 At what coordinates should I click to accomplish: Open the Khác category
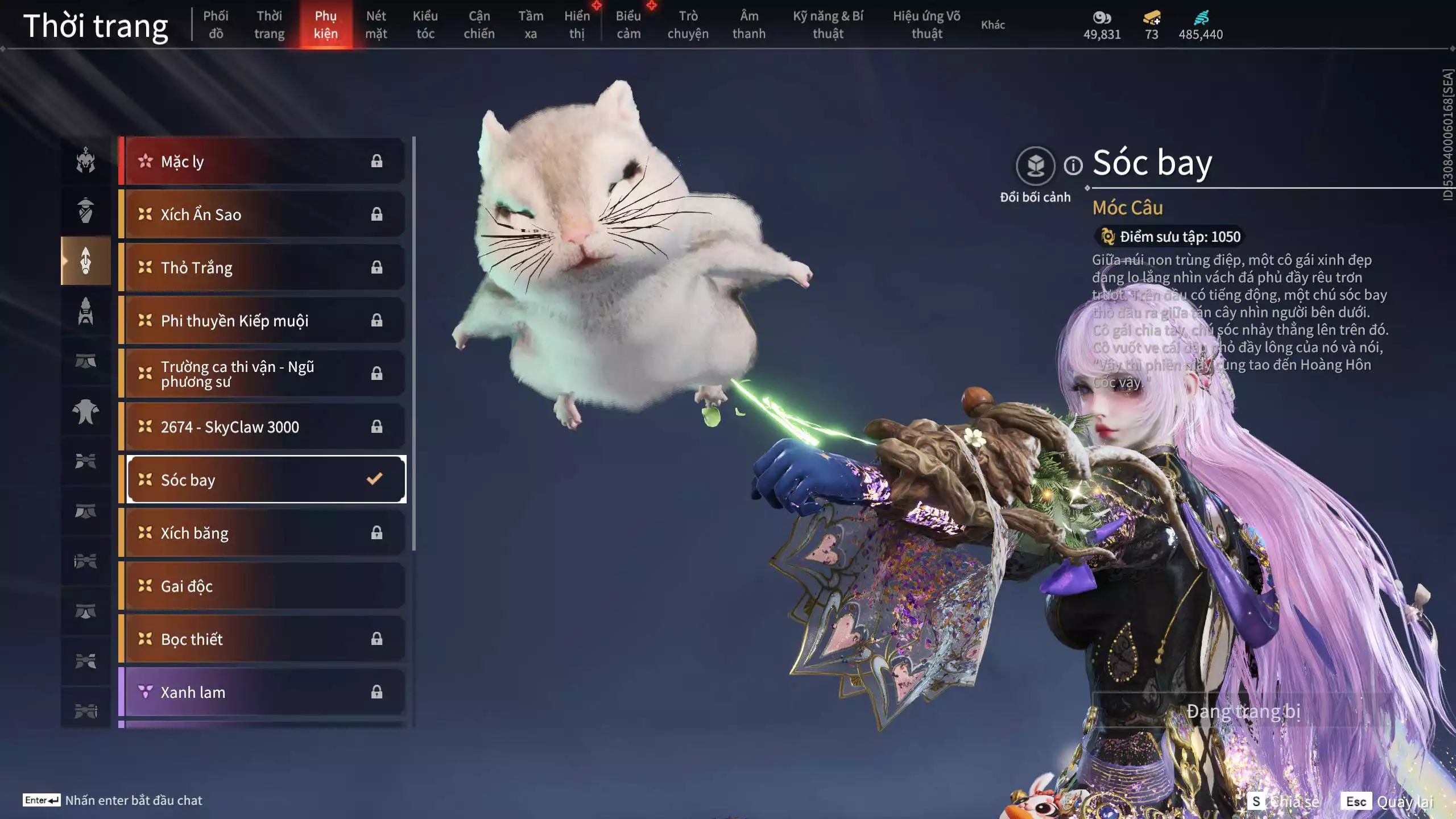click(993, 24)
